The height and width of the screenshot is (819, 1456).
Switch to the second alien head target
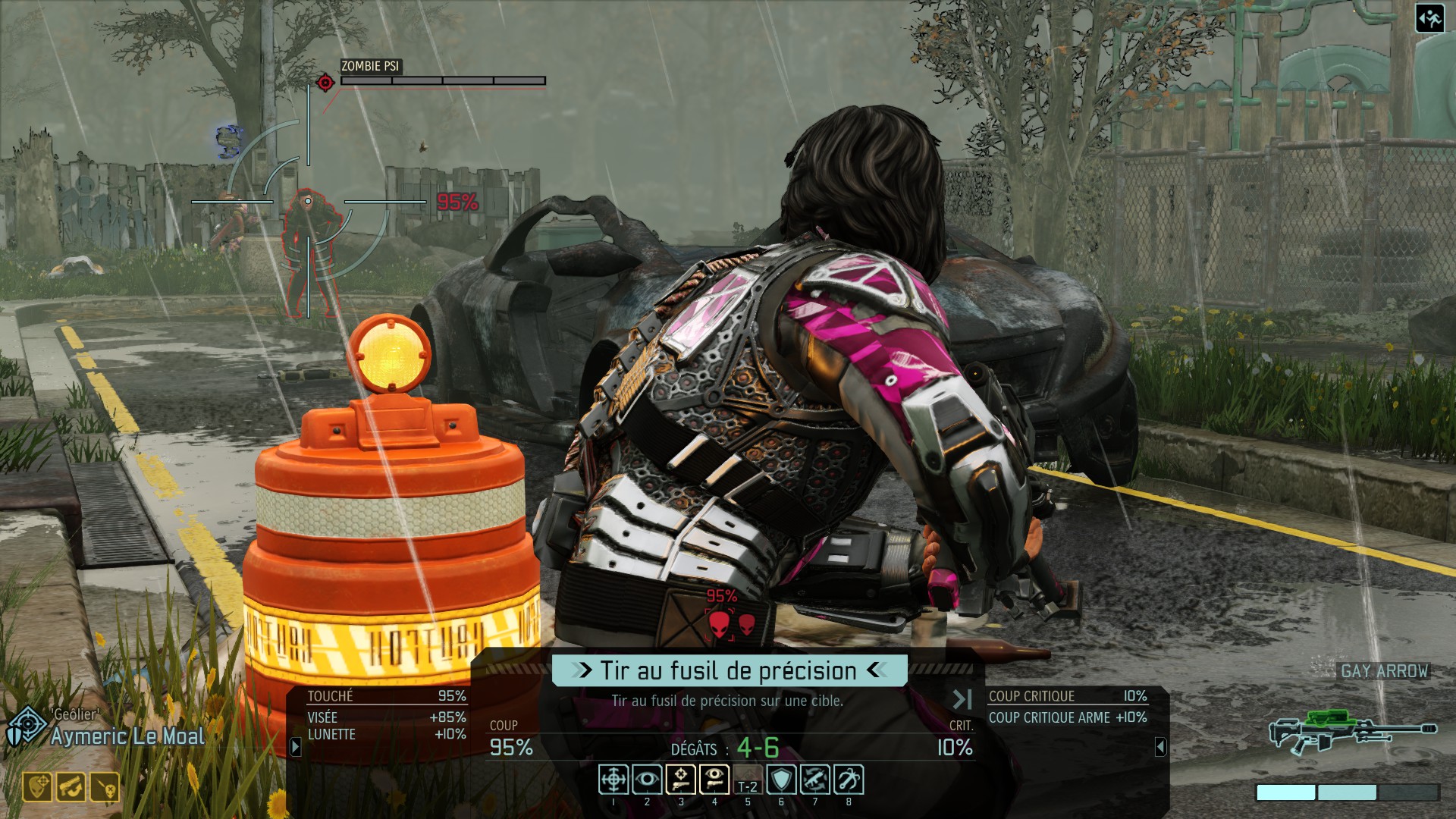(x=747, y=625)
